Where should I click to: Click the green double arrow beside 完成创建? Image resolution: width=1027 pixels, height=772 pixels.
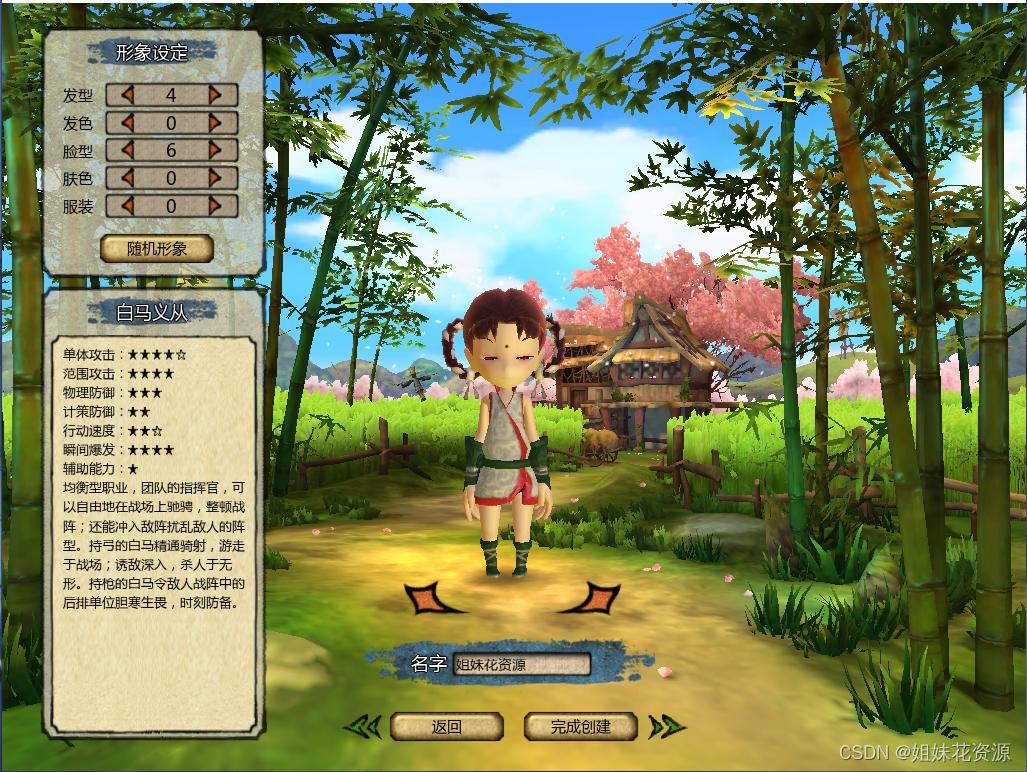tap(665, 727)
